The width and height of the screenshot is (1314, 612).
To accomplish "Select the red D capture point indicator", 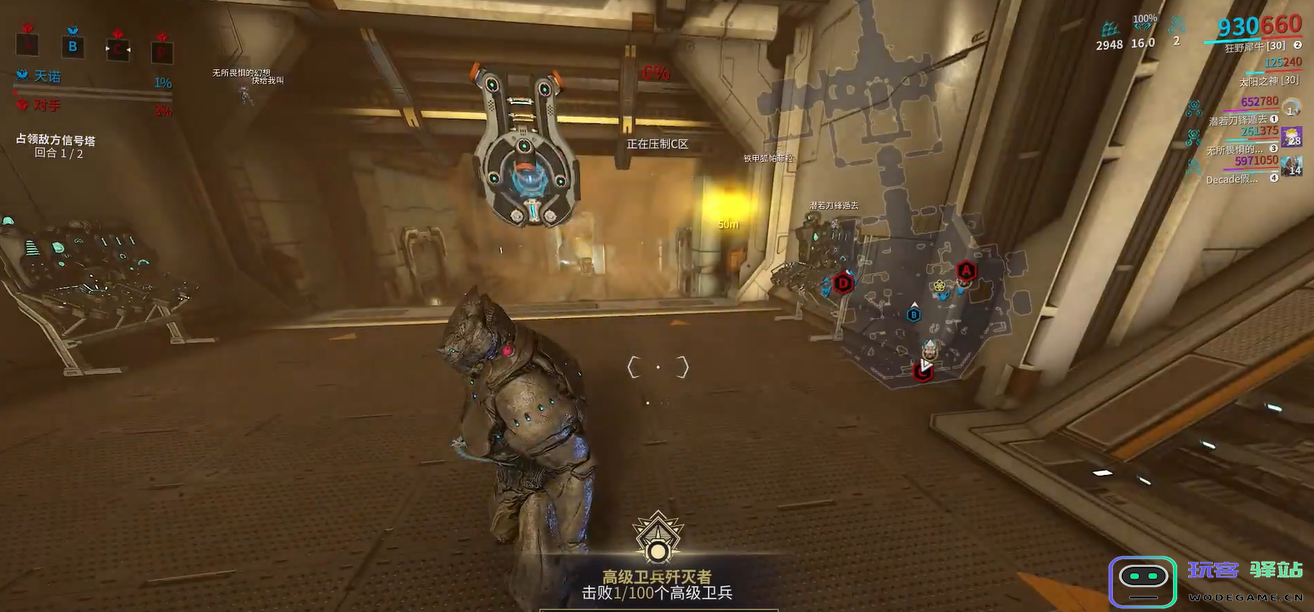I will 161,48.
